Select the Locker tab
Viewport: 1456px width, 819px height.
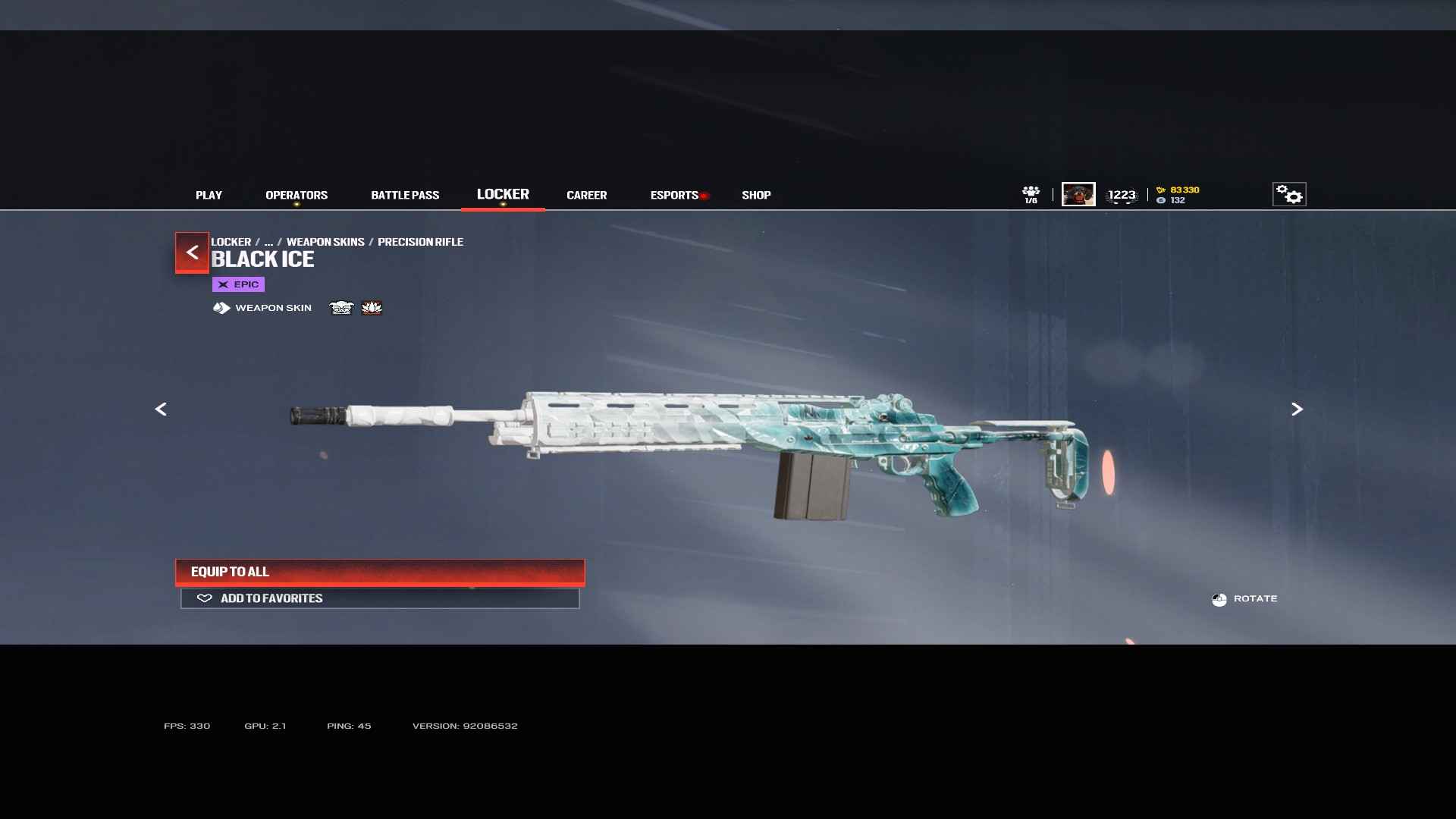(503, 194)
